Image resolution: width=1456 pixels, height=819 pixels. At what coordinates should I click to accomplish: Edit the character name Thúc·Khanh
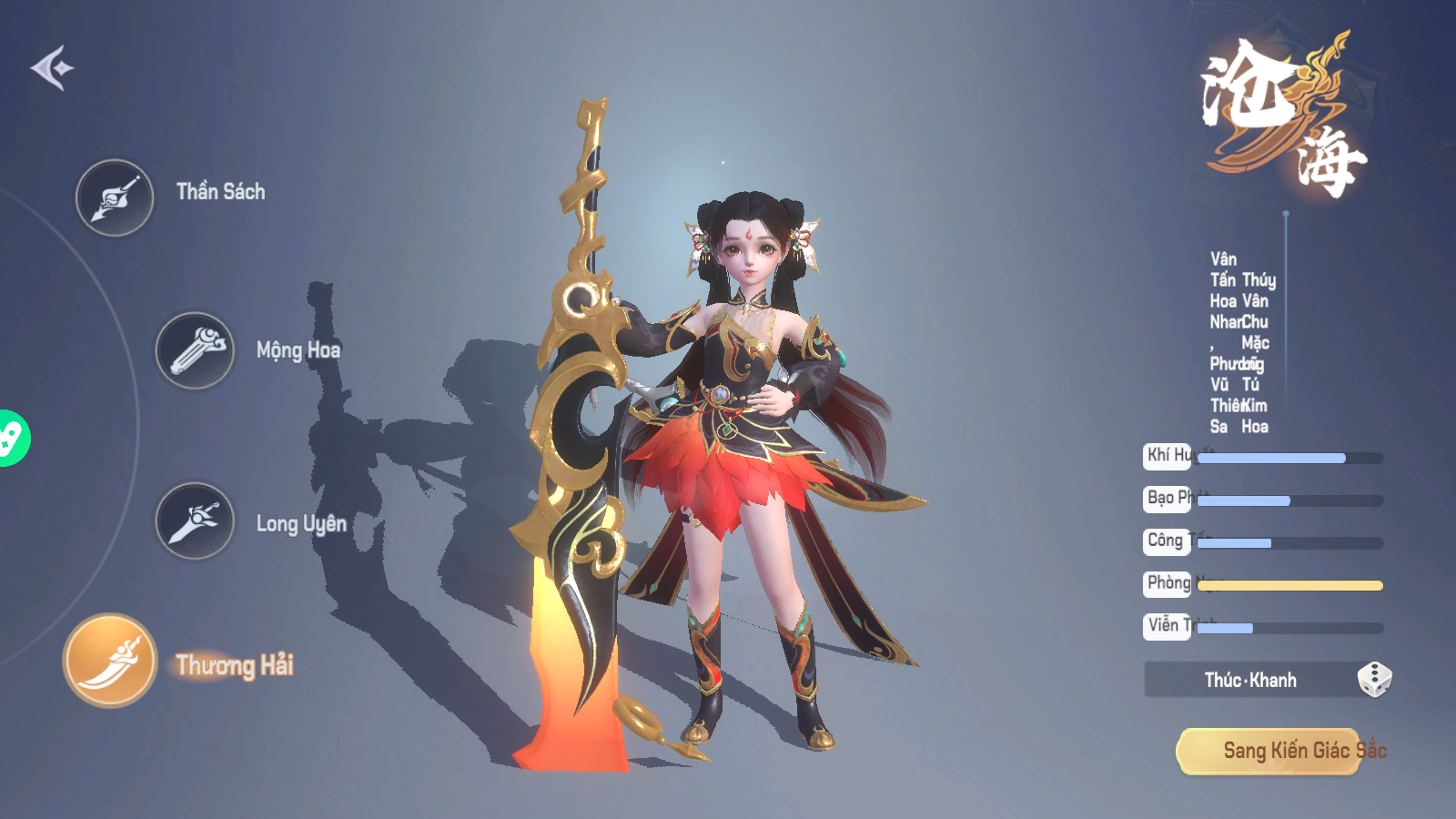[1249, 680]
